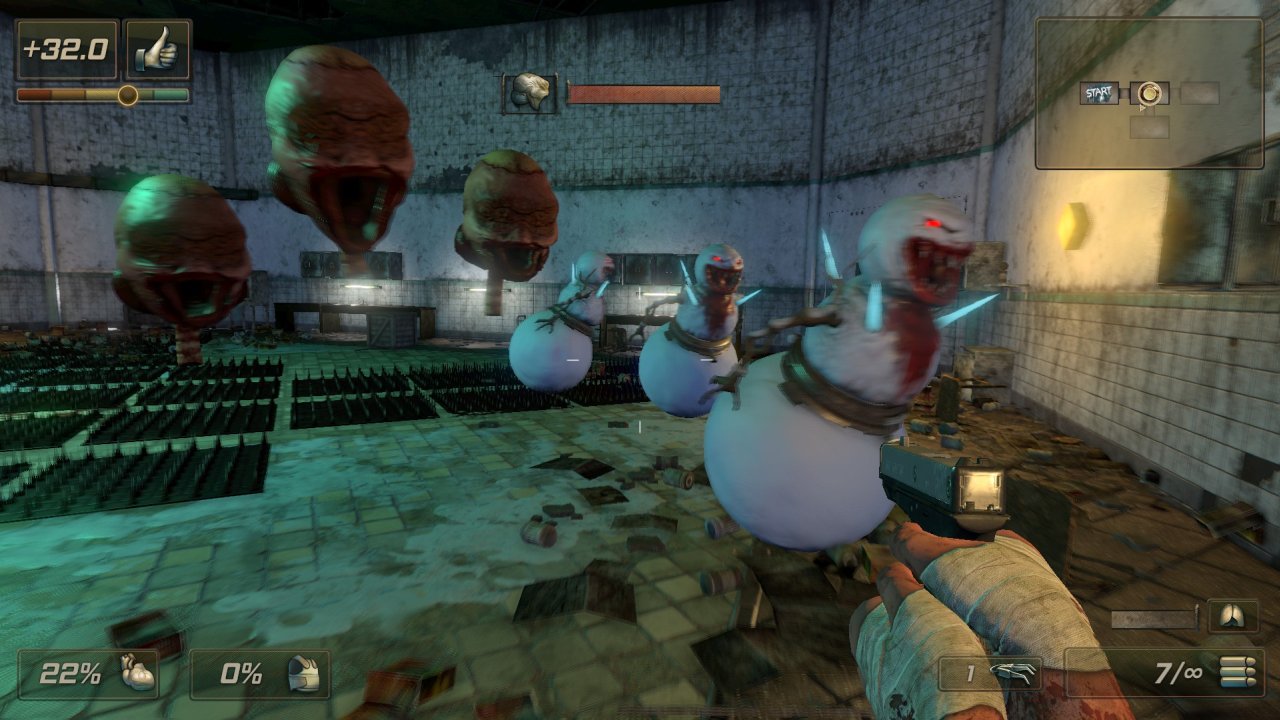The image size is (1280, 720).
Task: Open the minimap panel
Action: pyautogui.click(x=1149, y=92)
